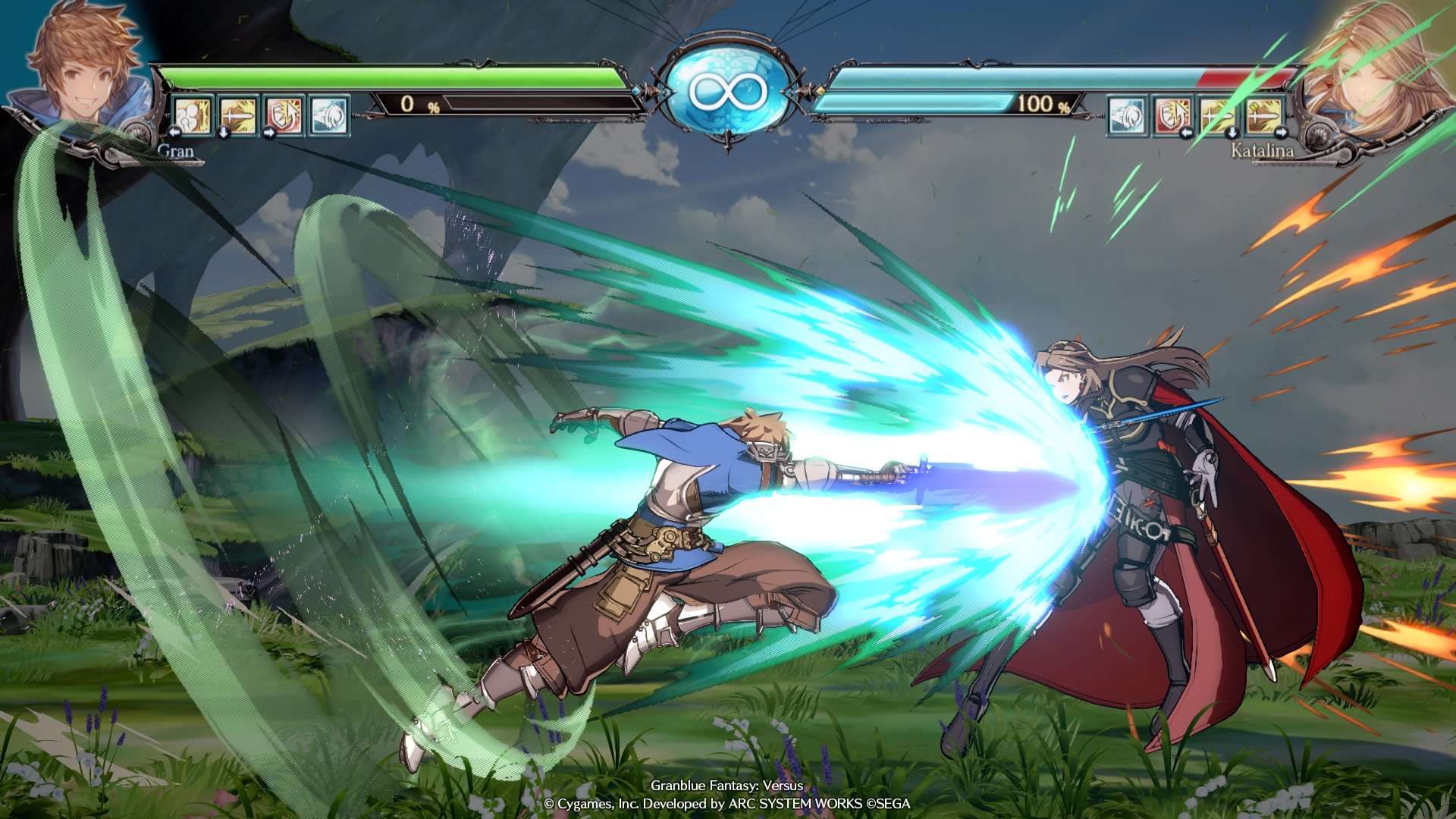Select Katalina's white ice skill icon
Image resolution: width=1456 pixels, height=819 pixels.
point(1128,116)
